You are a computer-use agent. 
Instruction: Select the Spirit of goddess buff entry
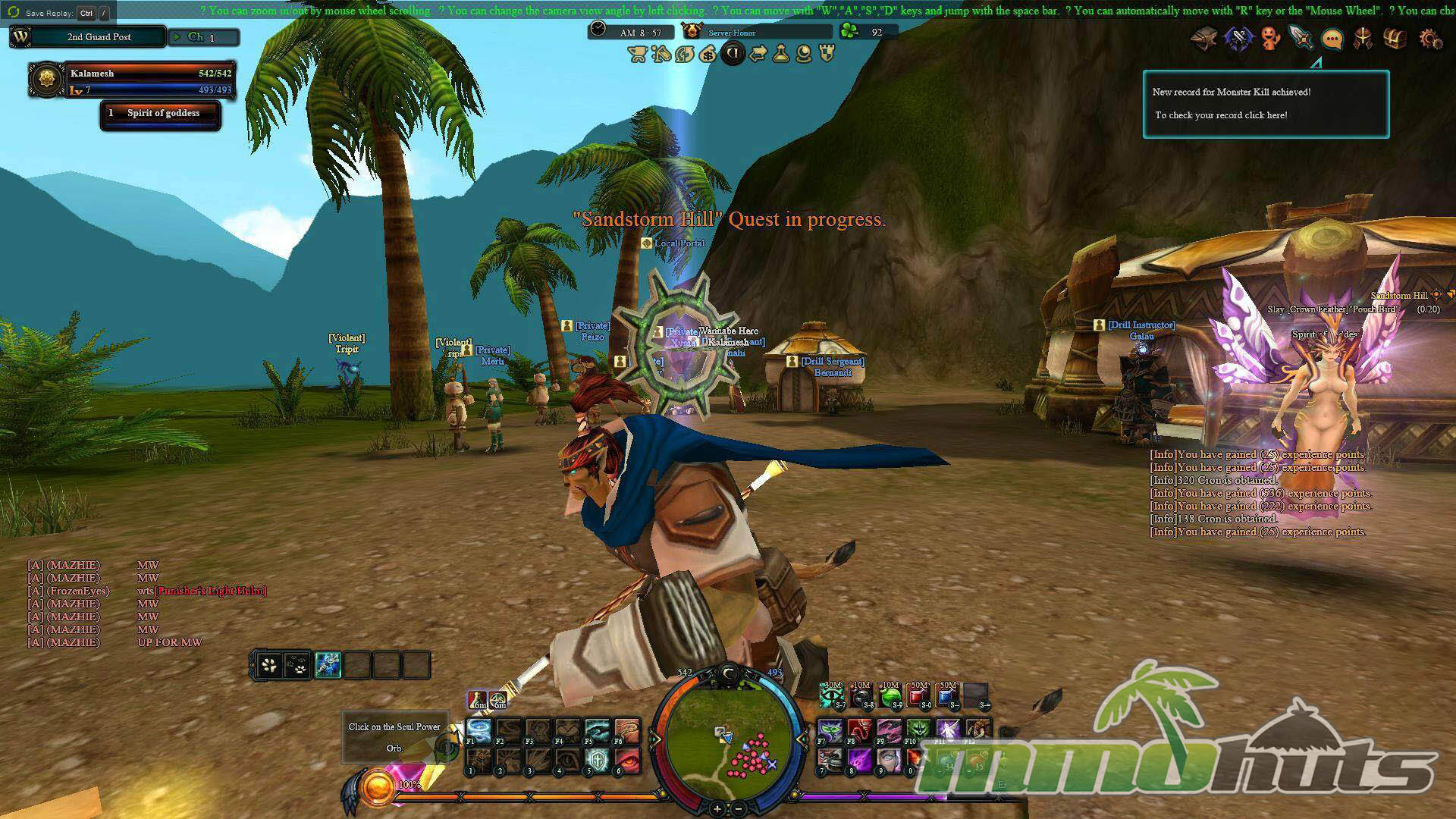(161, 114)
